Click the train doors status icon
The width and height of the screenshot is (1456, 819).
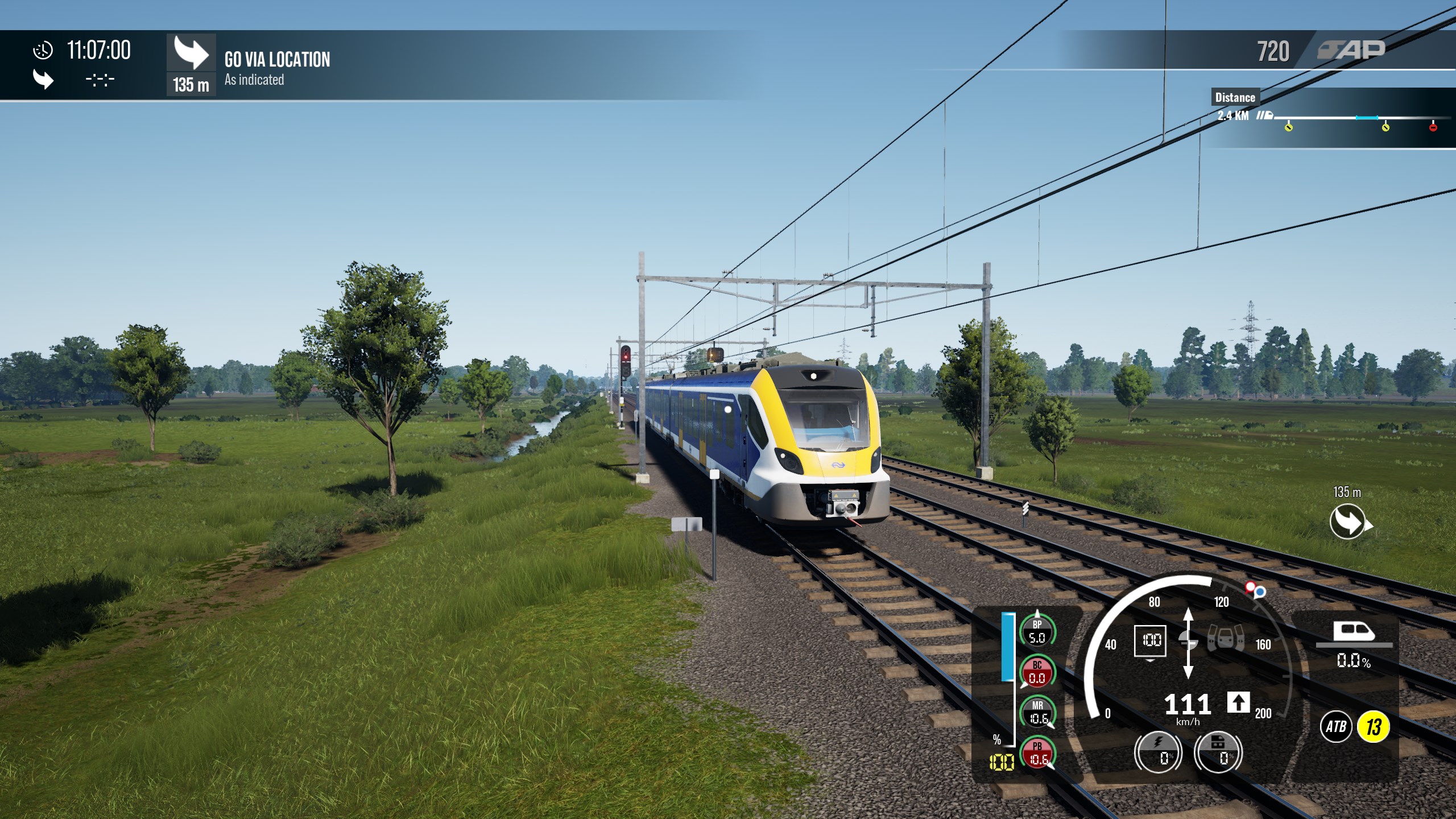(x=1226, y=638)
